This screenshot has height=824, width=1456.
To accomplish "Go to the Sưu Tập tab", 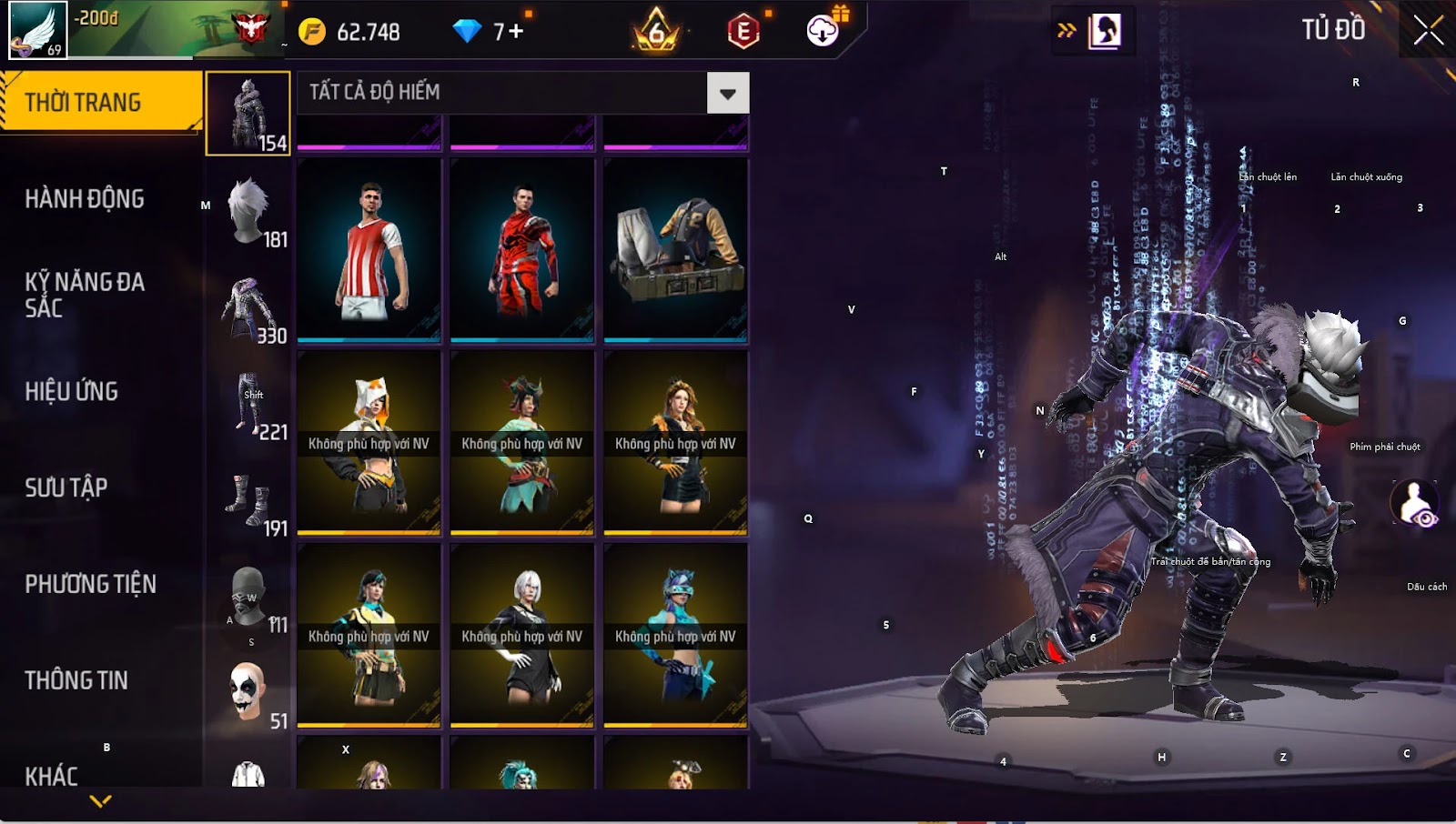I will [66, 487].
